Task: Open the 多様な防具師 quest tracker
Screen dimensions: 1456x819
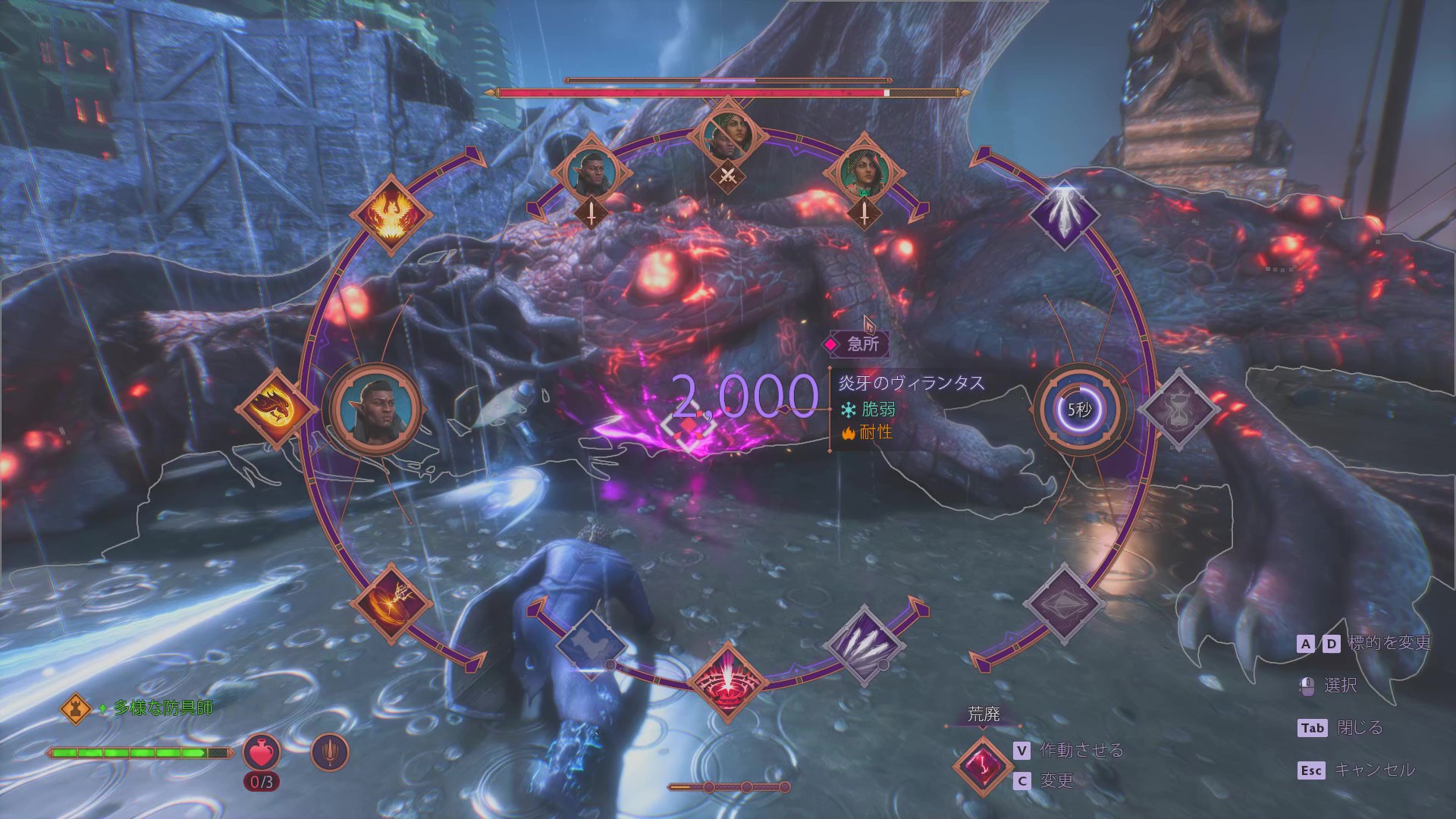Action: pyautogui.click(x=163, y=708)
